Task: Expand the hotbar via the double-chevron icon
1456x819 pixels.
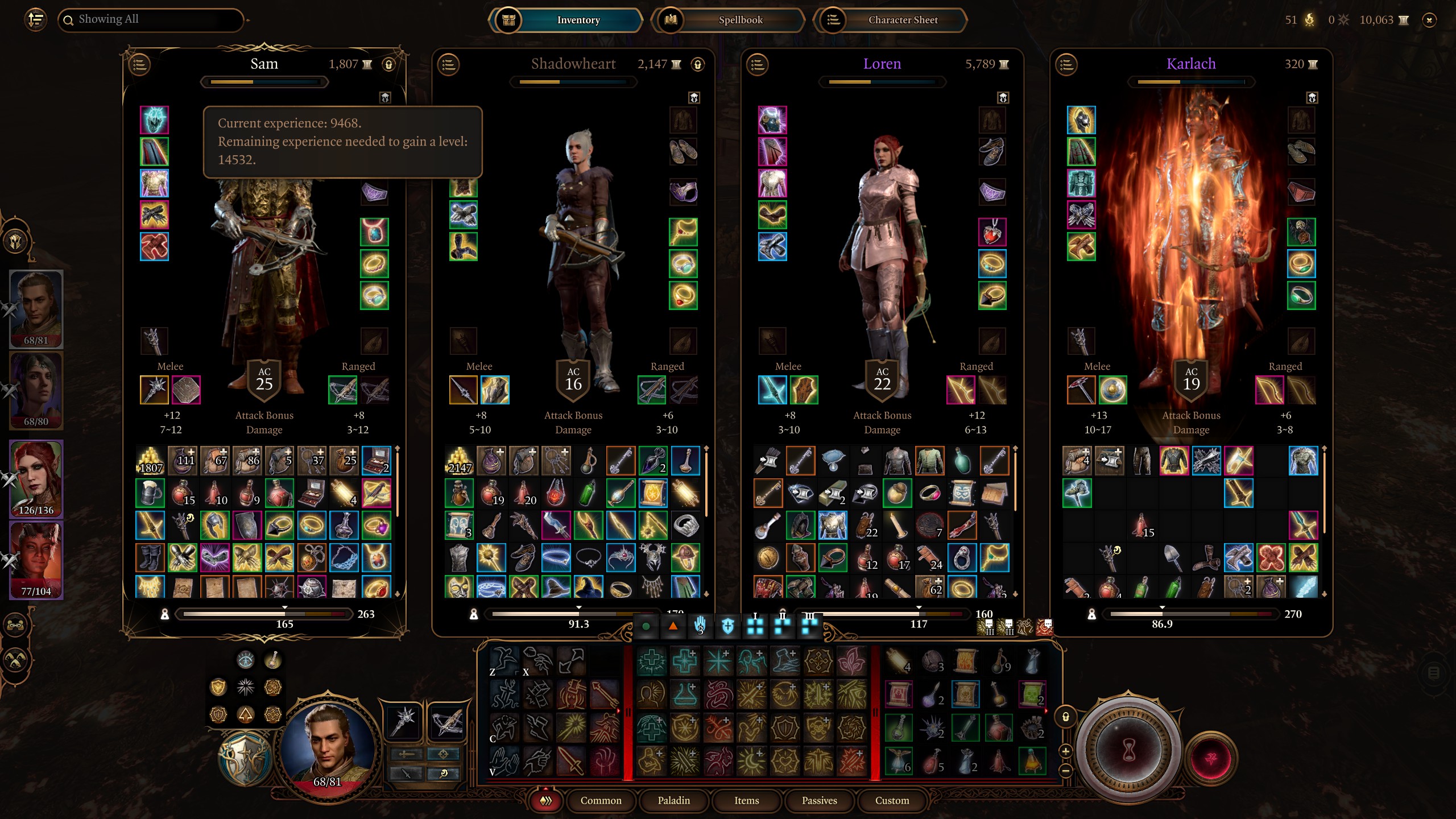Action: click(x=545, y=800)
